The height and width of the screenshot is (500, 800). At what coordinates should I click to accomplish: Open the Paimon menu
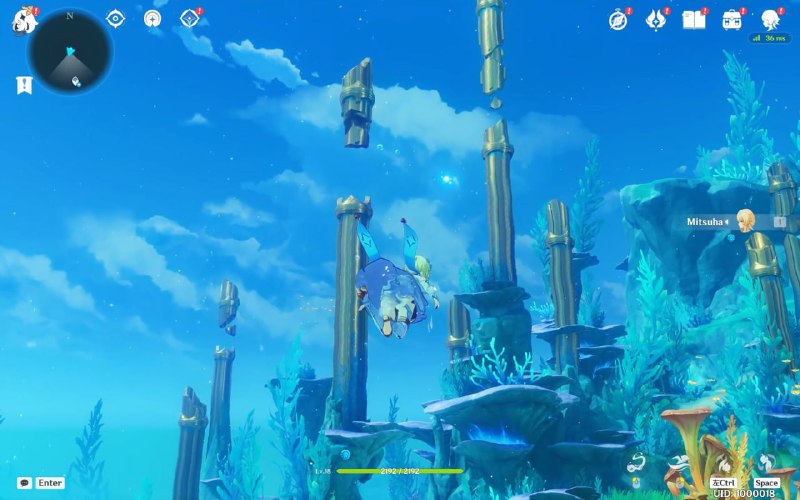tap(23, 20)
